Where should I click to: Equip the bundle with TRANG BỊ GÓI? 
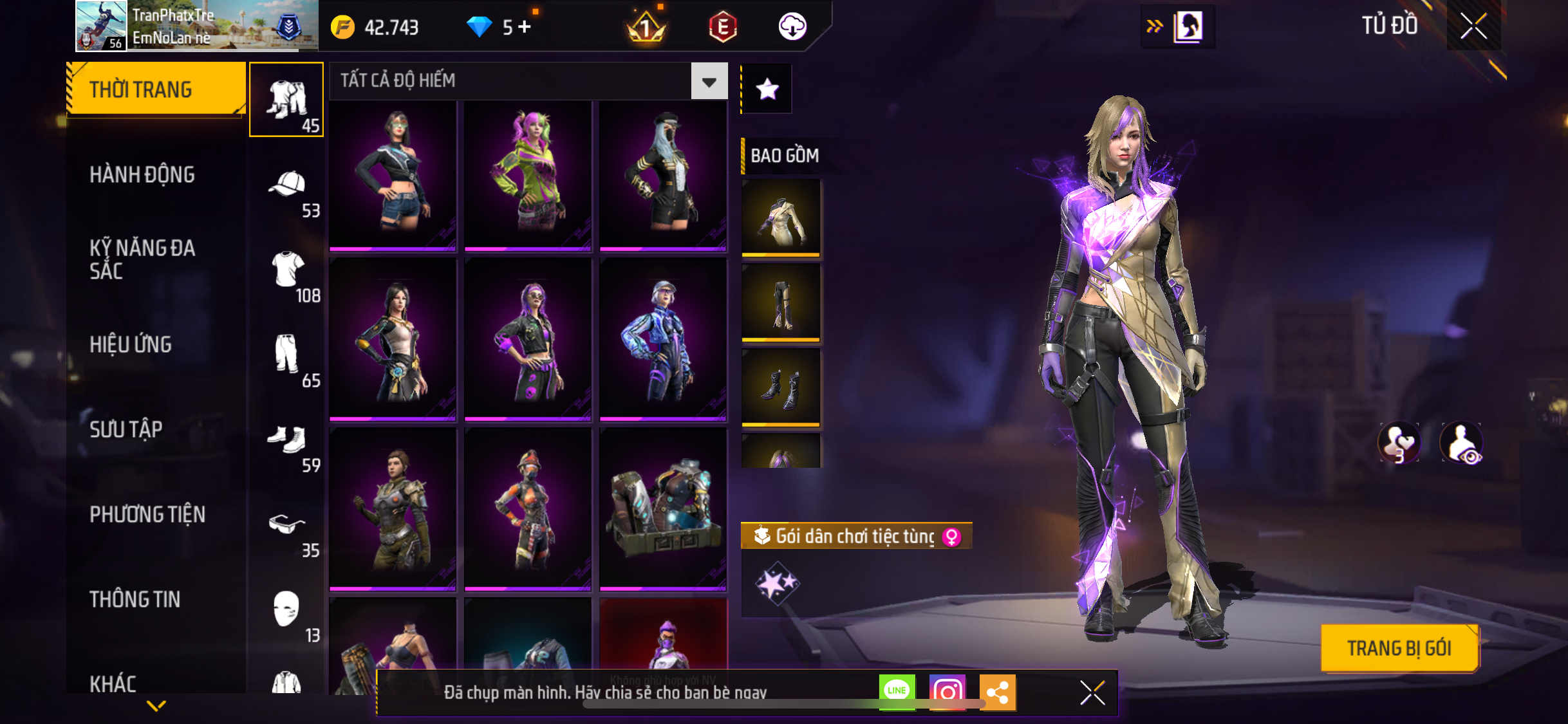[x=1399, y=648]
